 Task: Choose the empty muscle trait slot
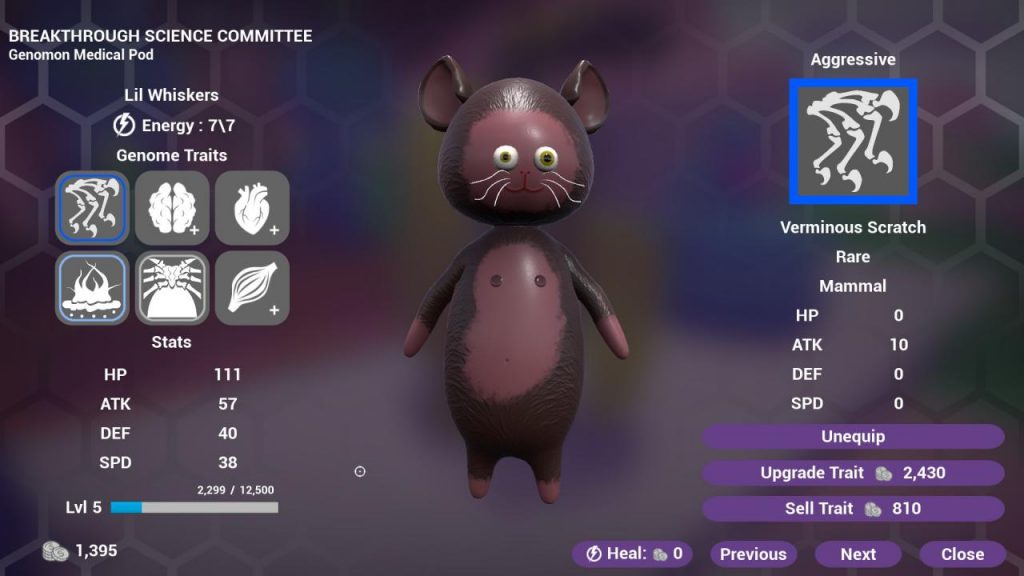click(x=252, y=288)
